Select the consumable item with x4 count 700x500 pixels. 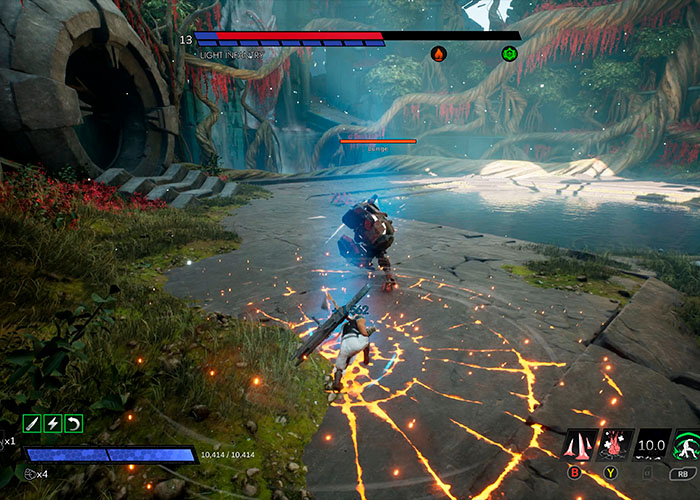click(x=30, y=474)
